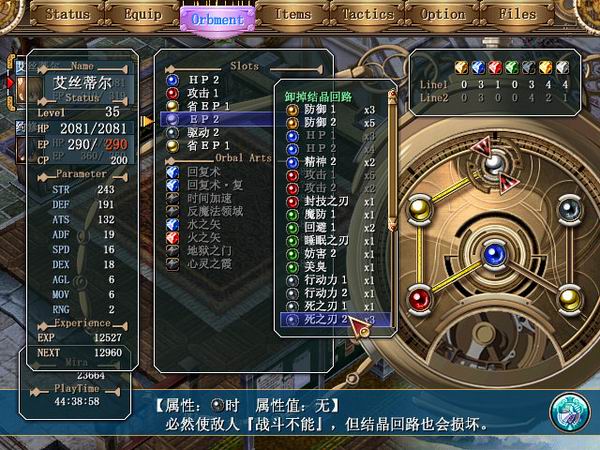Open the Equip tab
600x450 pixels.
(142, 16)
